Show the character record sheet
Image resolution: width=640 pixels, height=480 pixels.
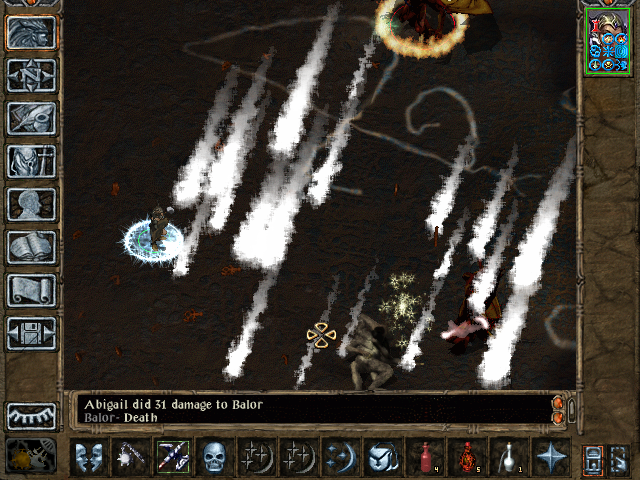pos(30,204)
